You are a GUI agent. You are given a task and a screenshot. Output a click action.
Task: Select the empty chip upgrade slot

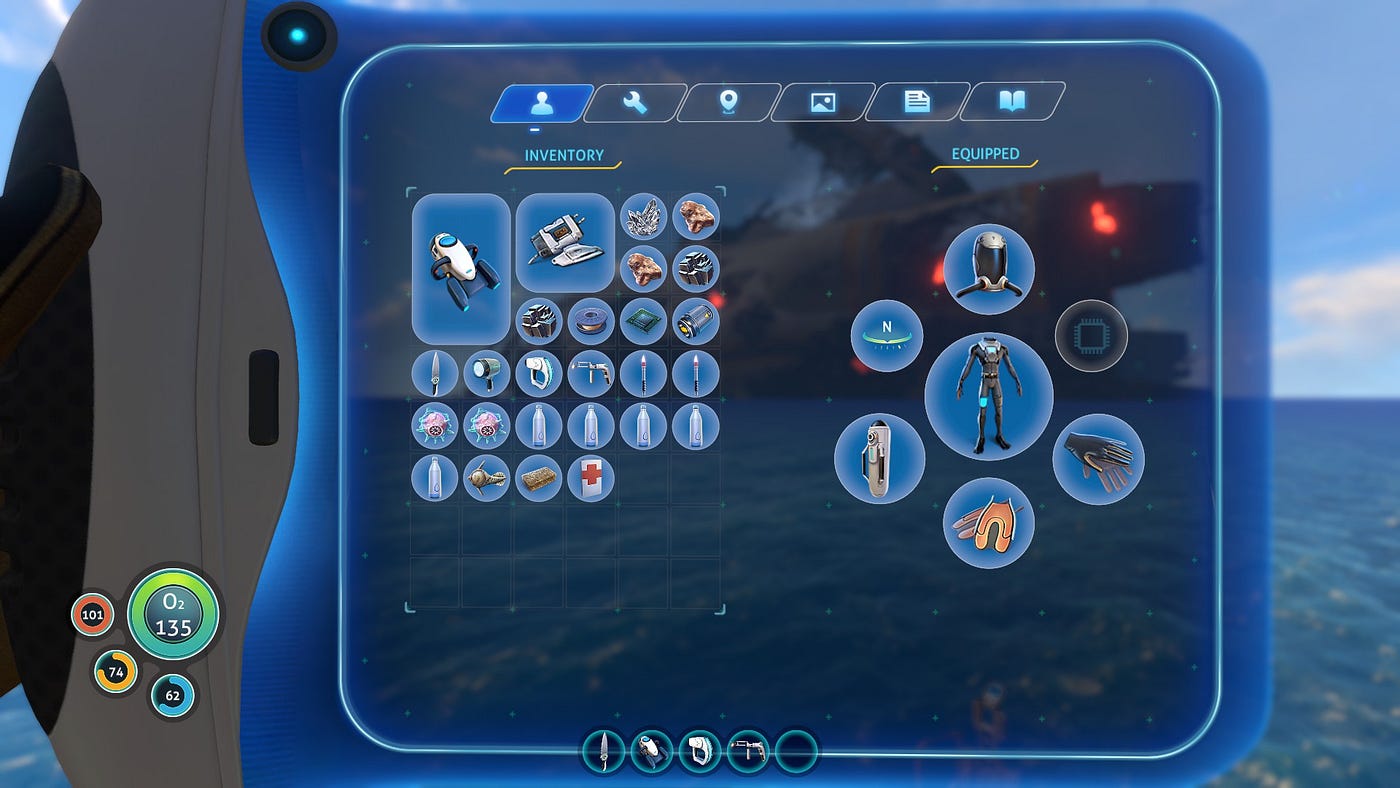pos(1091,336)
